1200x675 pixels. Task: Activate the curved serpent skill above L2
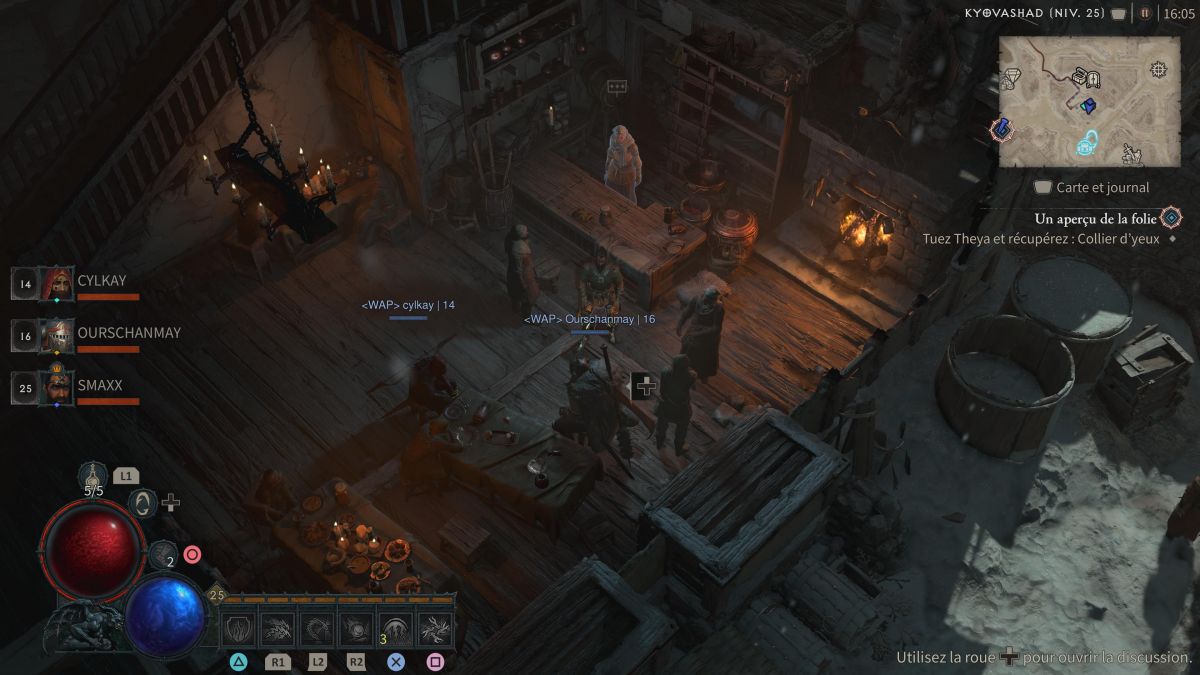coord(317,628)
